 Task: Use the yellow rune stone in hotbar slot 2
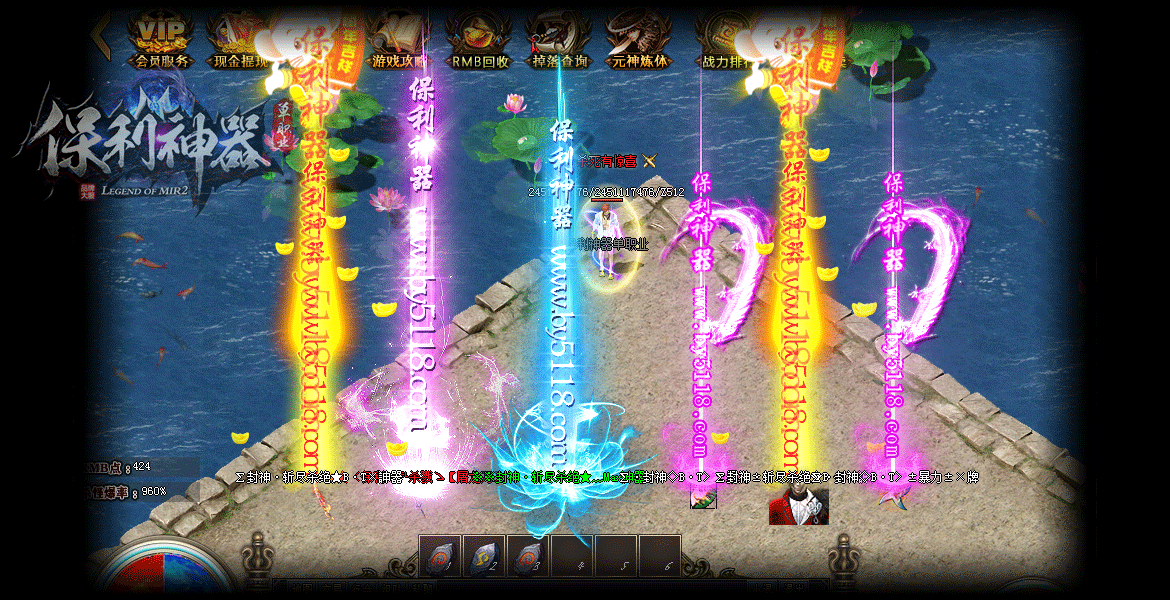coord(484,557)
